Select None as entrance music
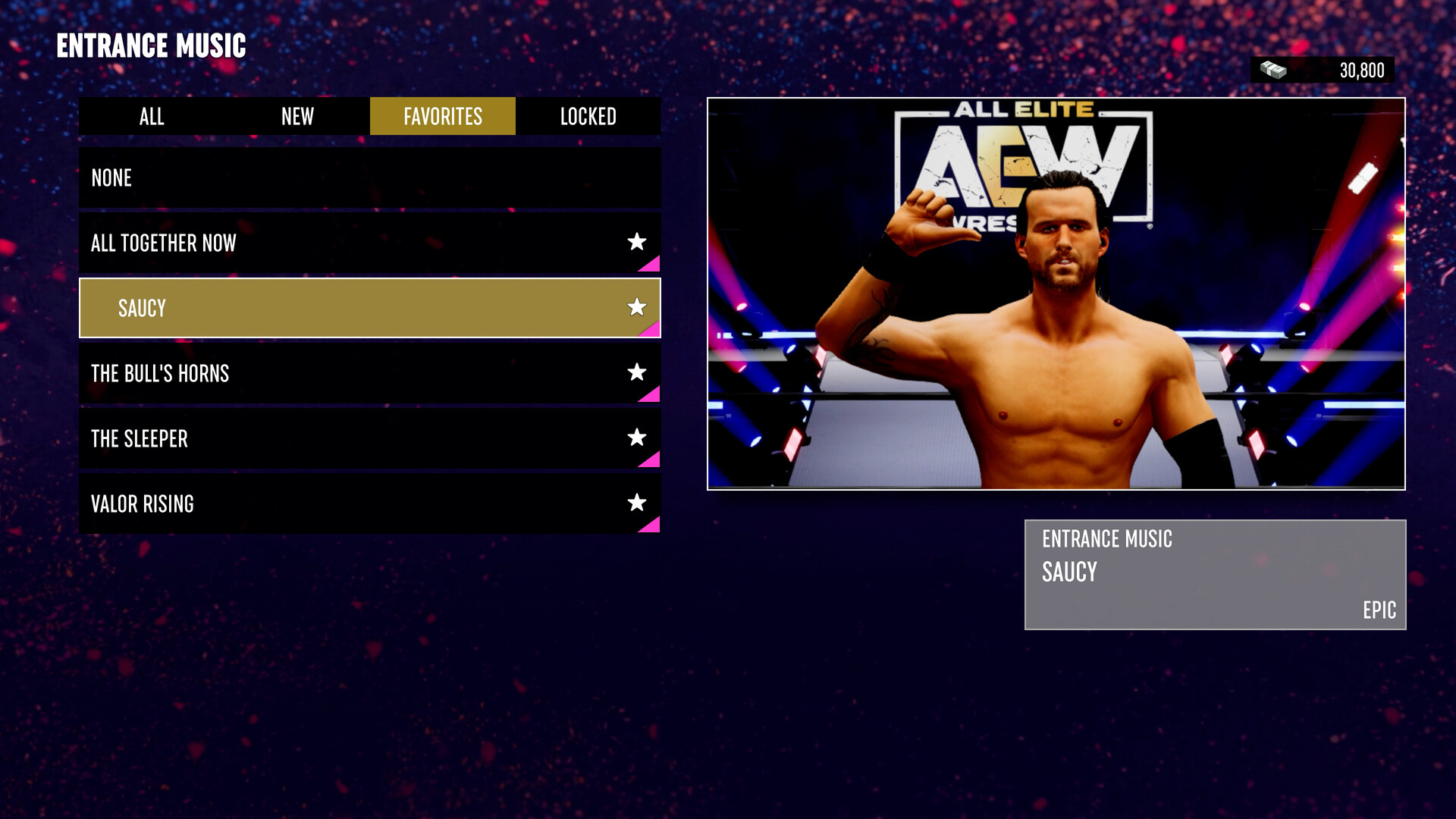 (303, 177)
